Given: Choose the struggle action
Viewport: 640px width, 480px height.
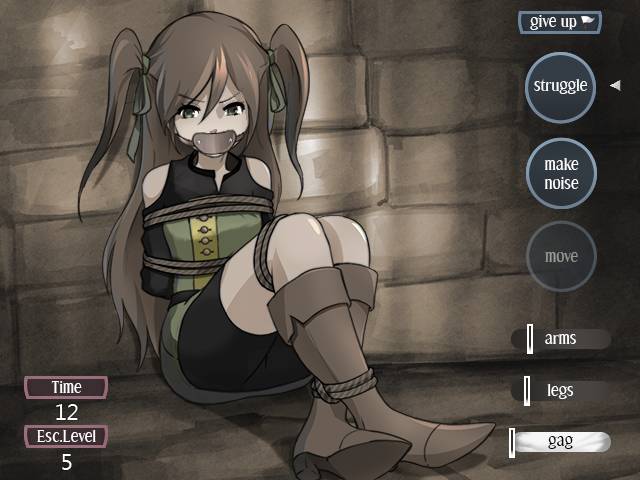Looking at the screenshot, I should 560,86.
